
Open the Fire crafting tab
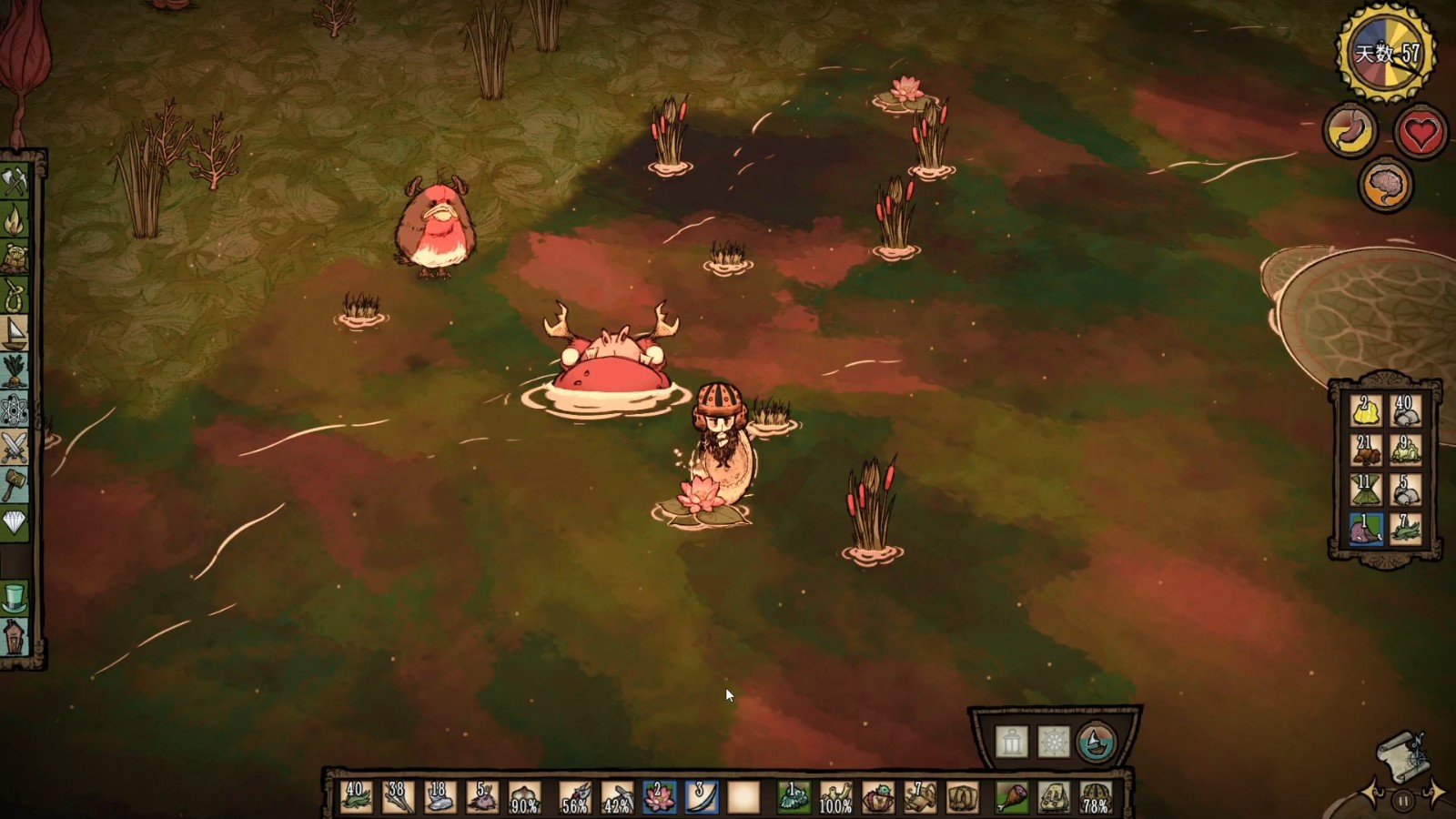pyautogui.click(x=15, y=219)
